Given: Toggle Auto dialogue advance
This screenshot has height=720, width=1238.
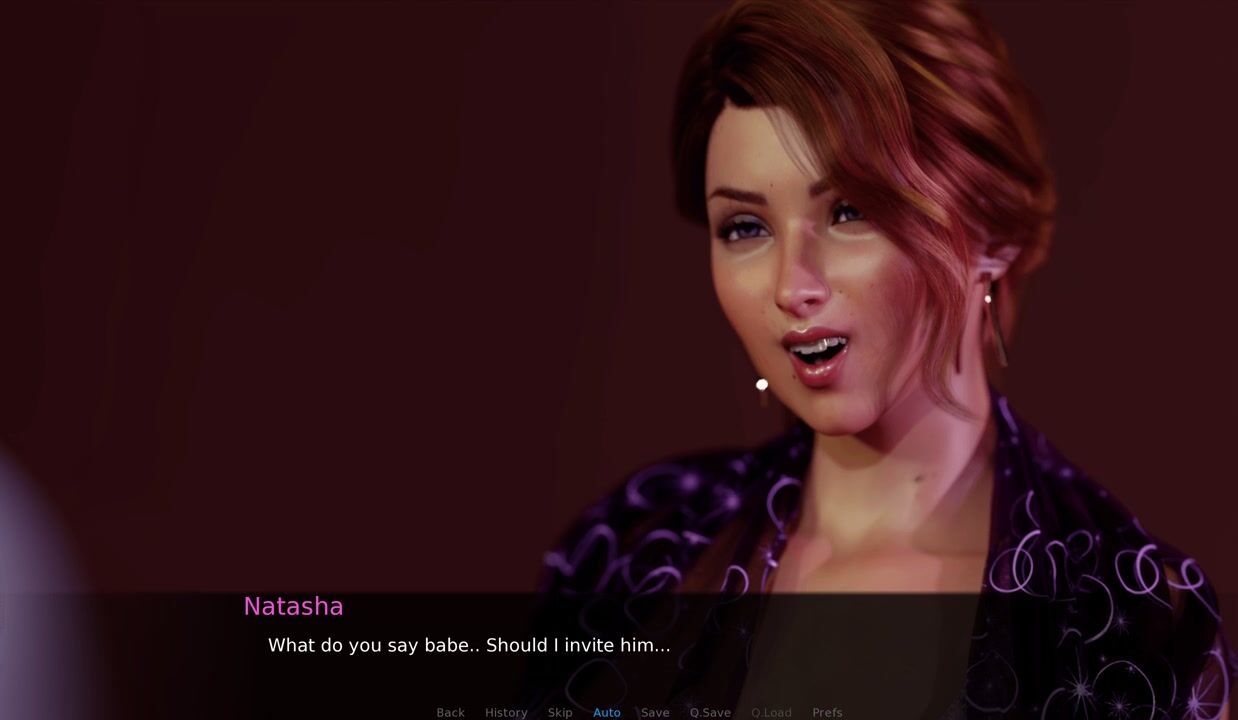Looking at the screenshot, I should [607, 712].
